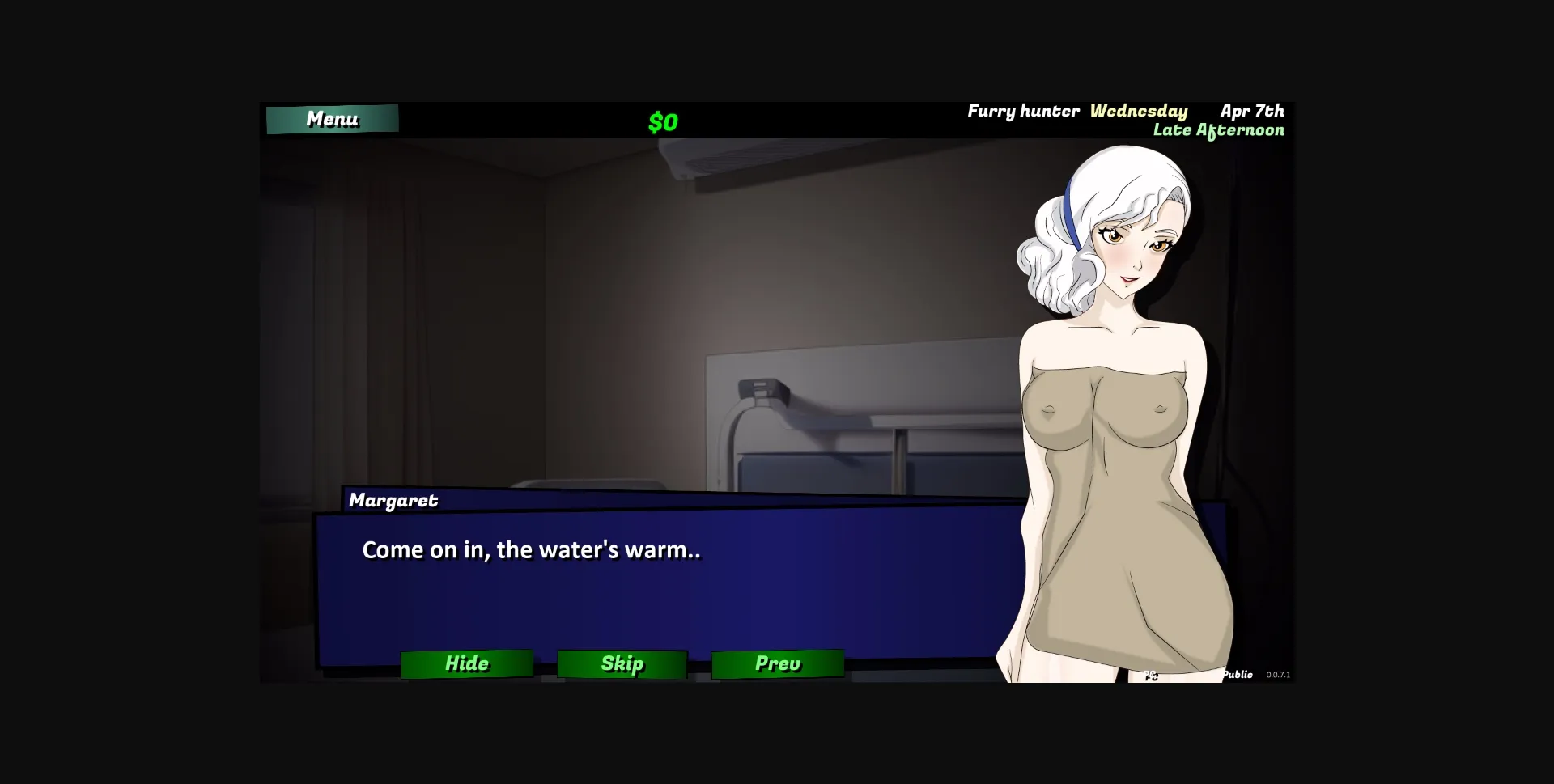The width and height of the screenshot is (1554, 784).
Task: Click Margaret's name tag
Action: click(x=393, y=501)
